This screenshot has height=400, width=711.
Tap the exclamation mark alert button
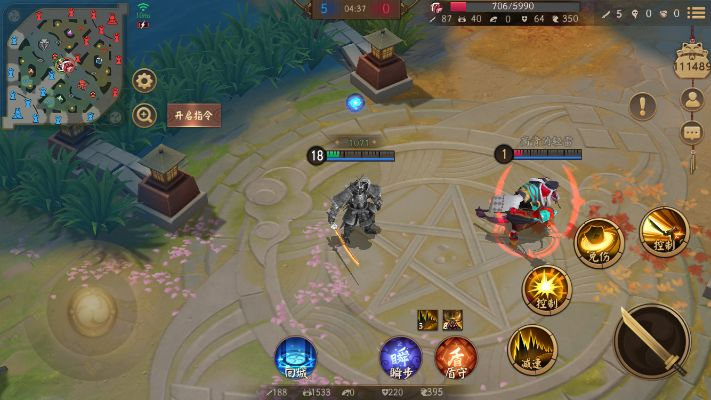click(643, 105)
